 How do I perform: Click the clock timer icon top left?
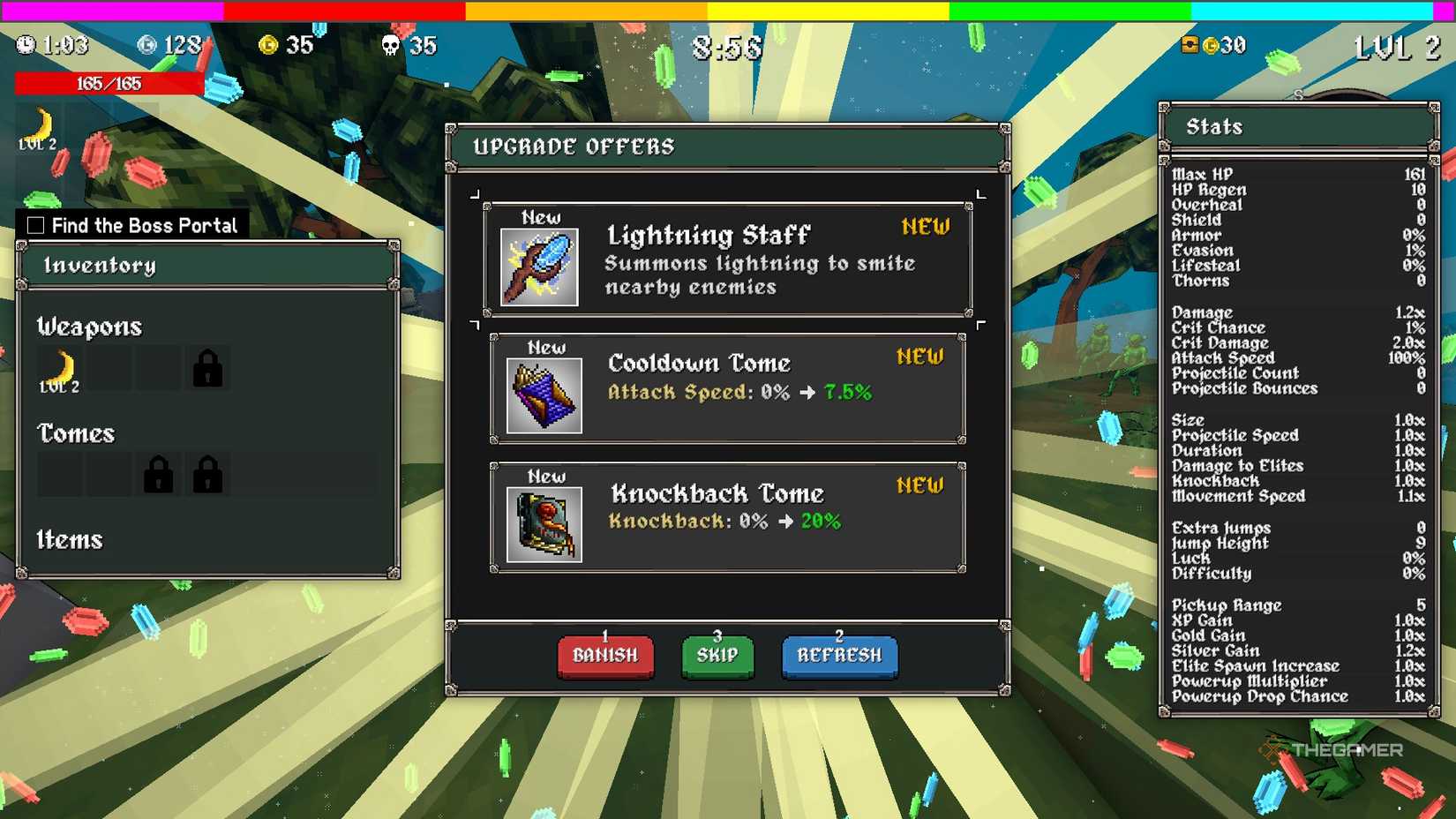25,44
